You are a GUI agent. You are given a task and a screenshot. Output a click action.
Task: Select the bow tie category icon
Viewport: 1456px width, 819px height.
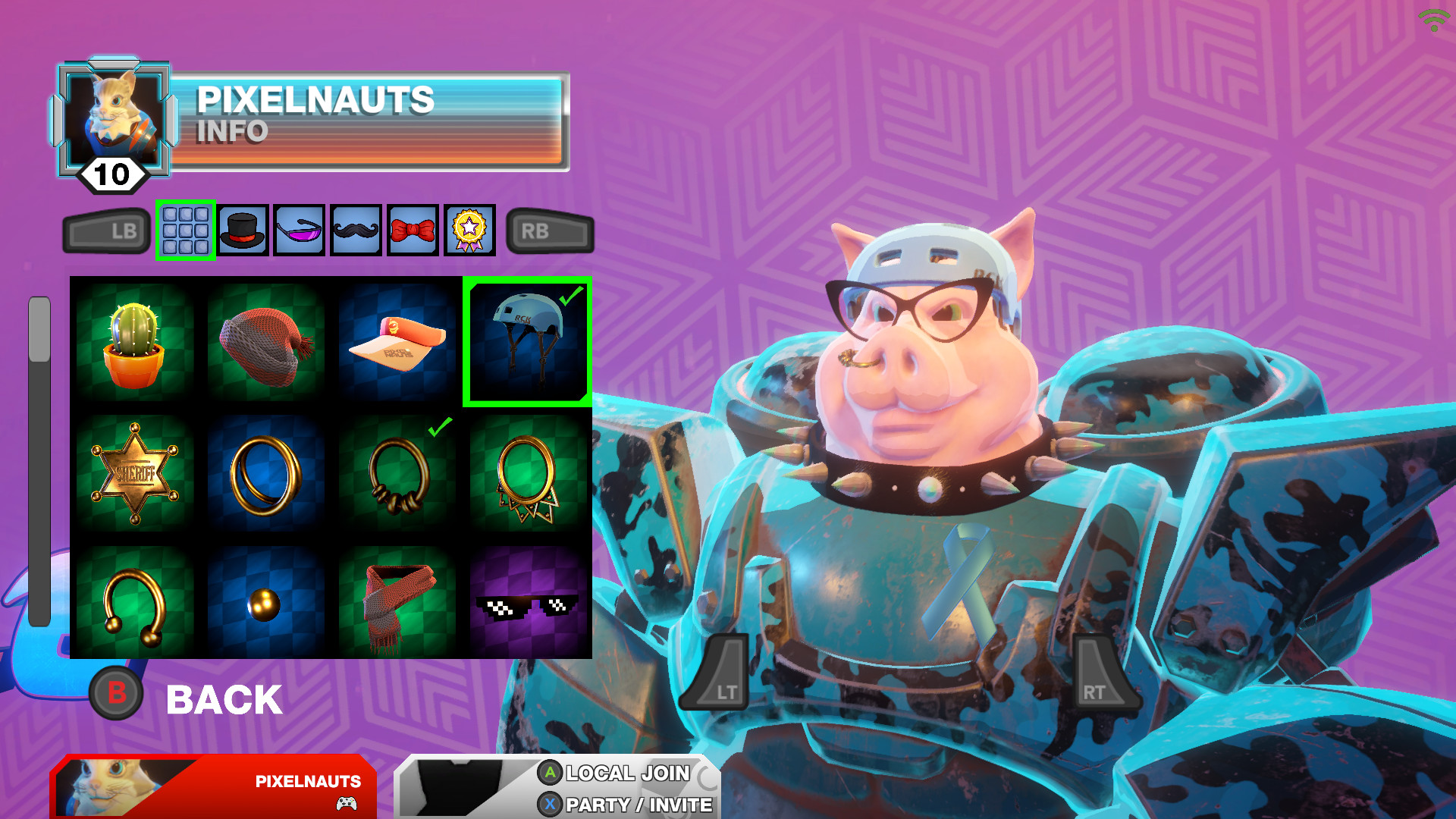point(413,231)
